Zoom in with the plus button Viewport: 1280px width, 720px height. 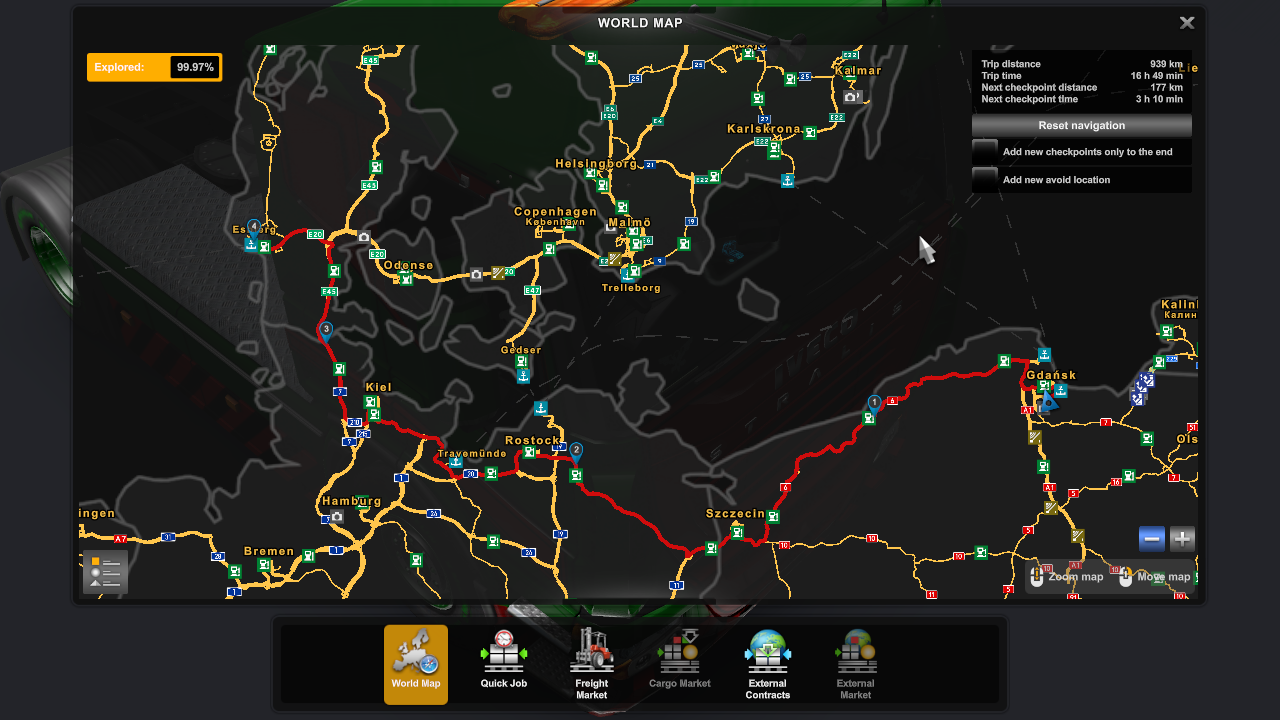click(x=1181, y=538)
